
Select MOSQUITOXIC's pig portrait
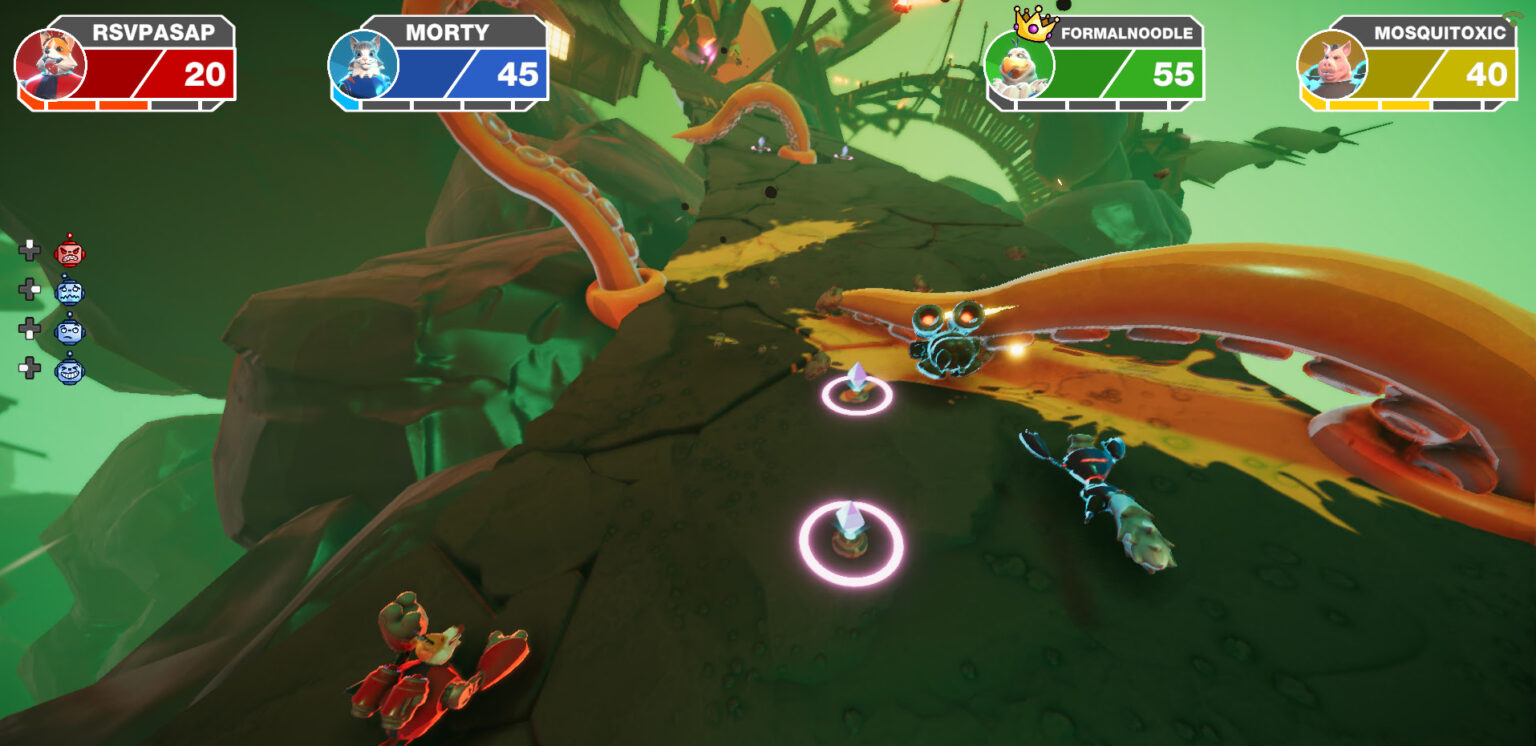(1332, 64)
